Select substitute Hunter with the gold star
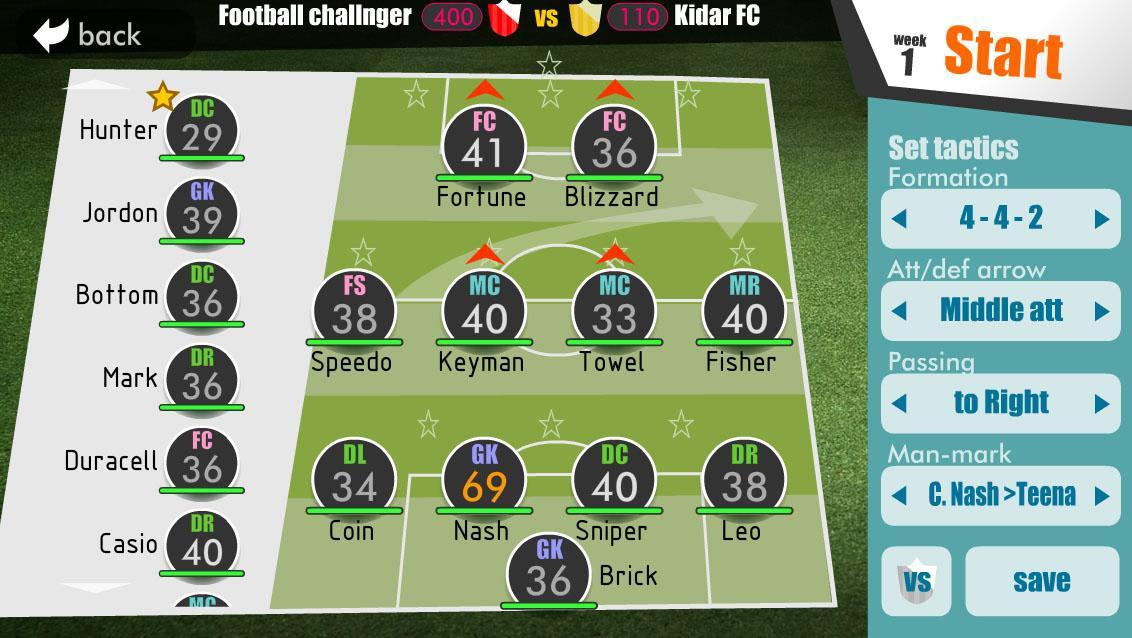1132x638 pixels. click(201, 129)
